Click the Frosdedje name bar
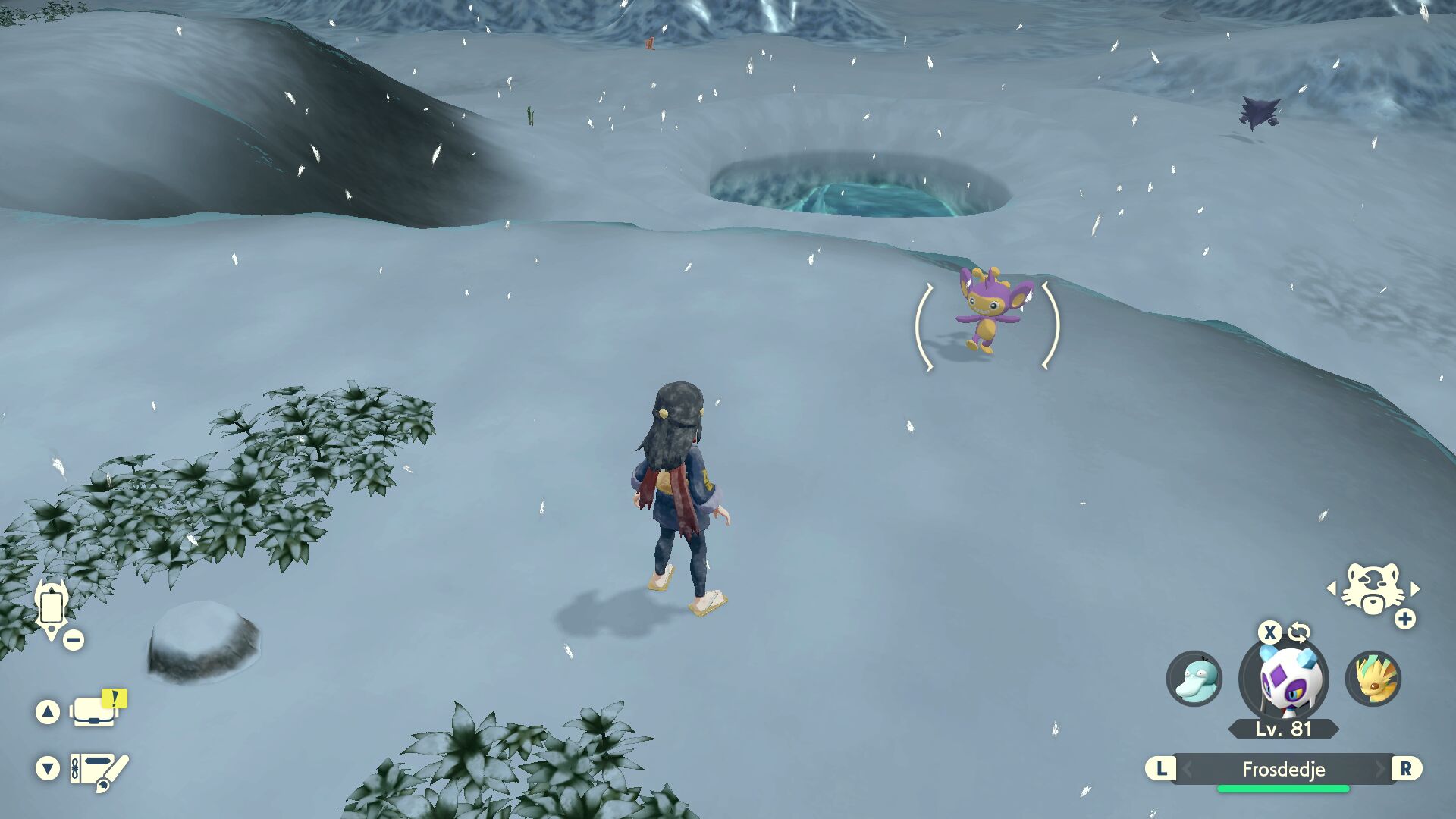Viewport: 1456px width, 819px height. [x=1283, y=769]
